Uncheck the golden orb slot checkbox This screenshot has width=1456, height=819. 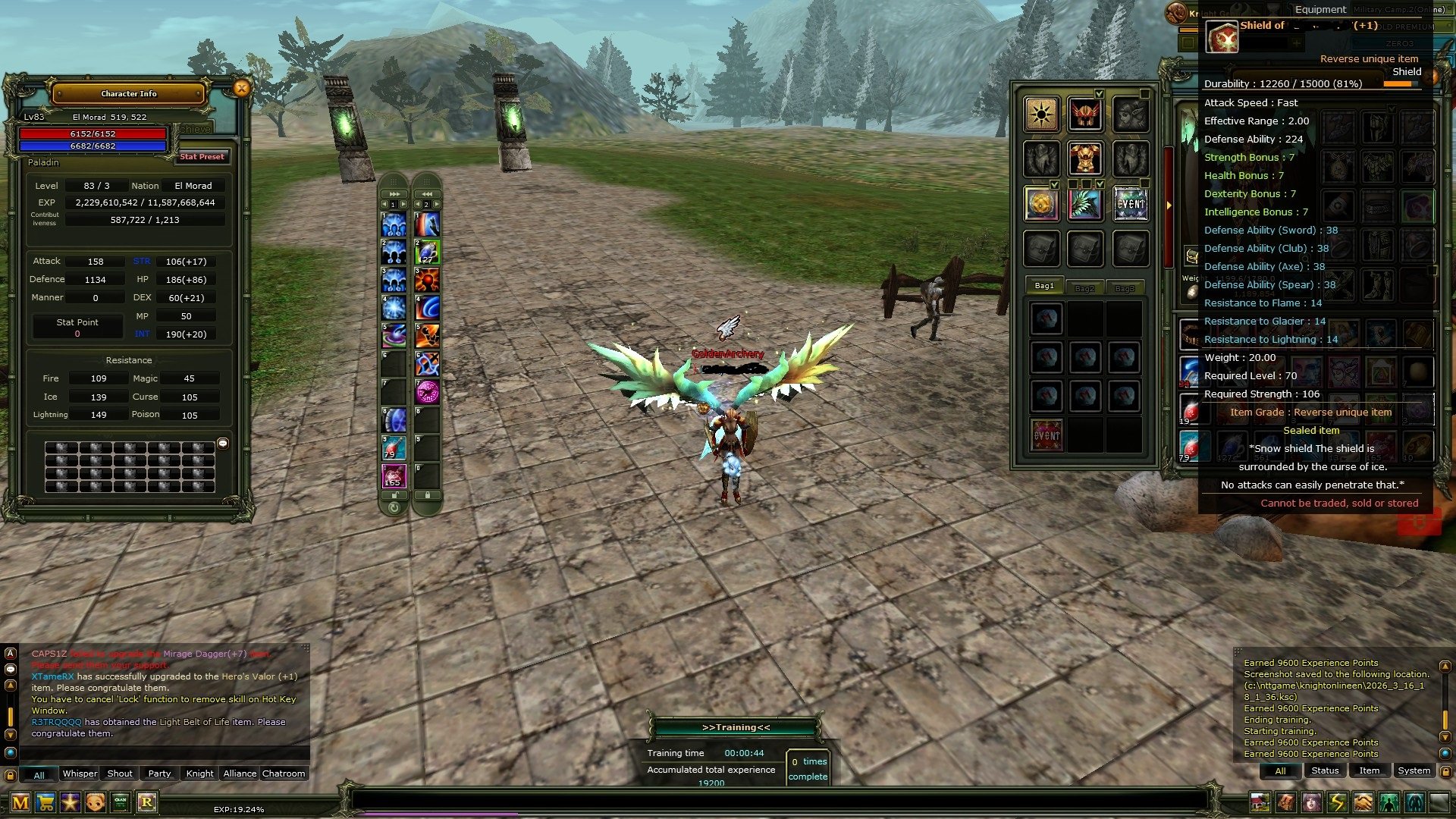click(x=1055, y=185)
